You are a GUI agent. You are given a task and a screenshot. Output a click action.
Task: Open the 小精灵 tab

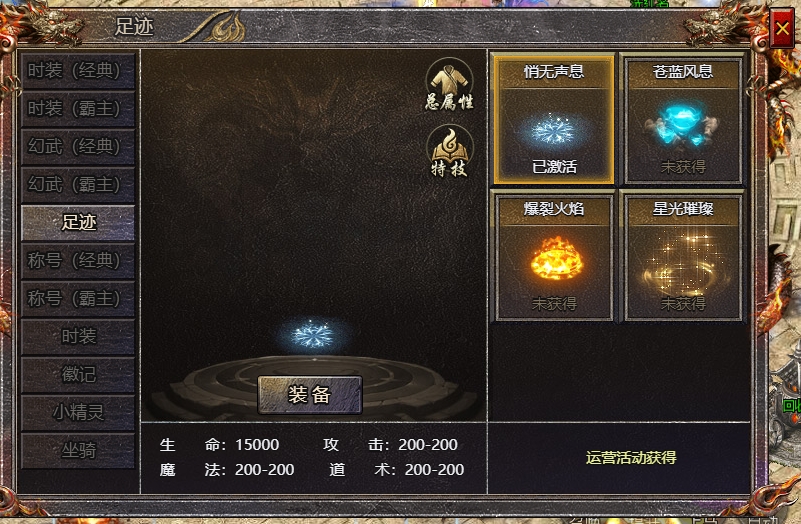coord(78,412)
